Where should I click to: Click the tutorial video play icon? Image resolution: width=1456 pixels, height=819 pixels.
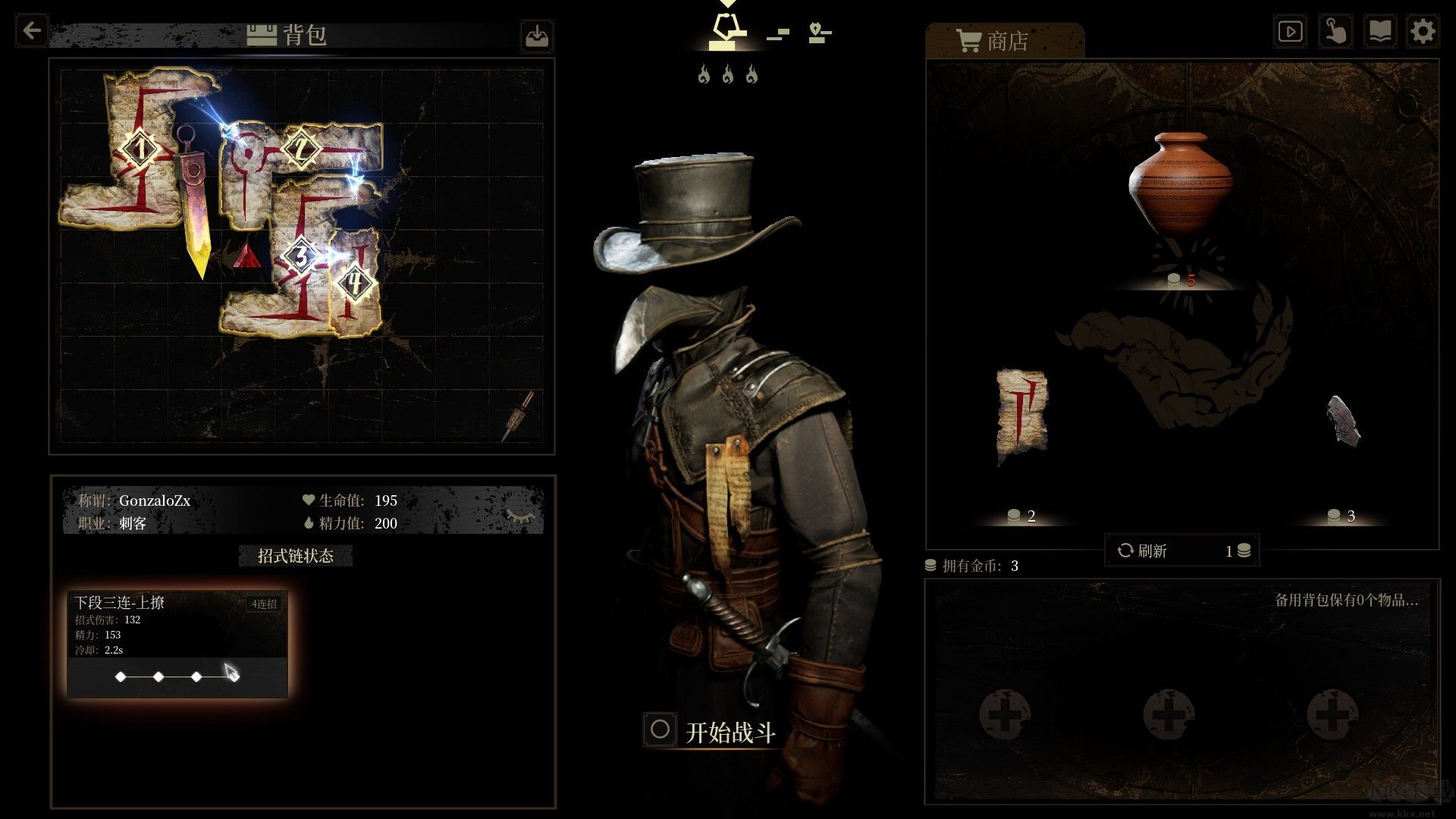point(1290,31)
